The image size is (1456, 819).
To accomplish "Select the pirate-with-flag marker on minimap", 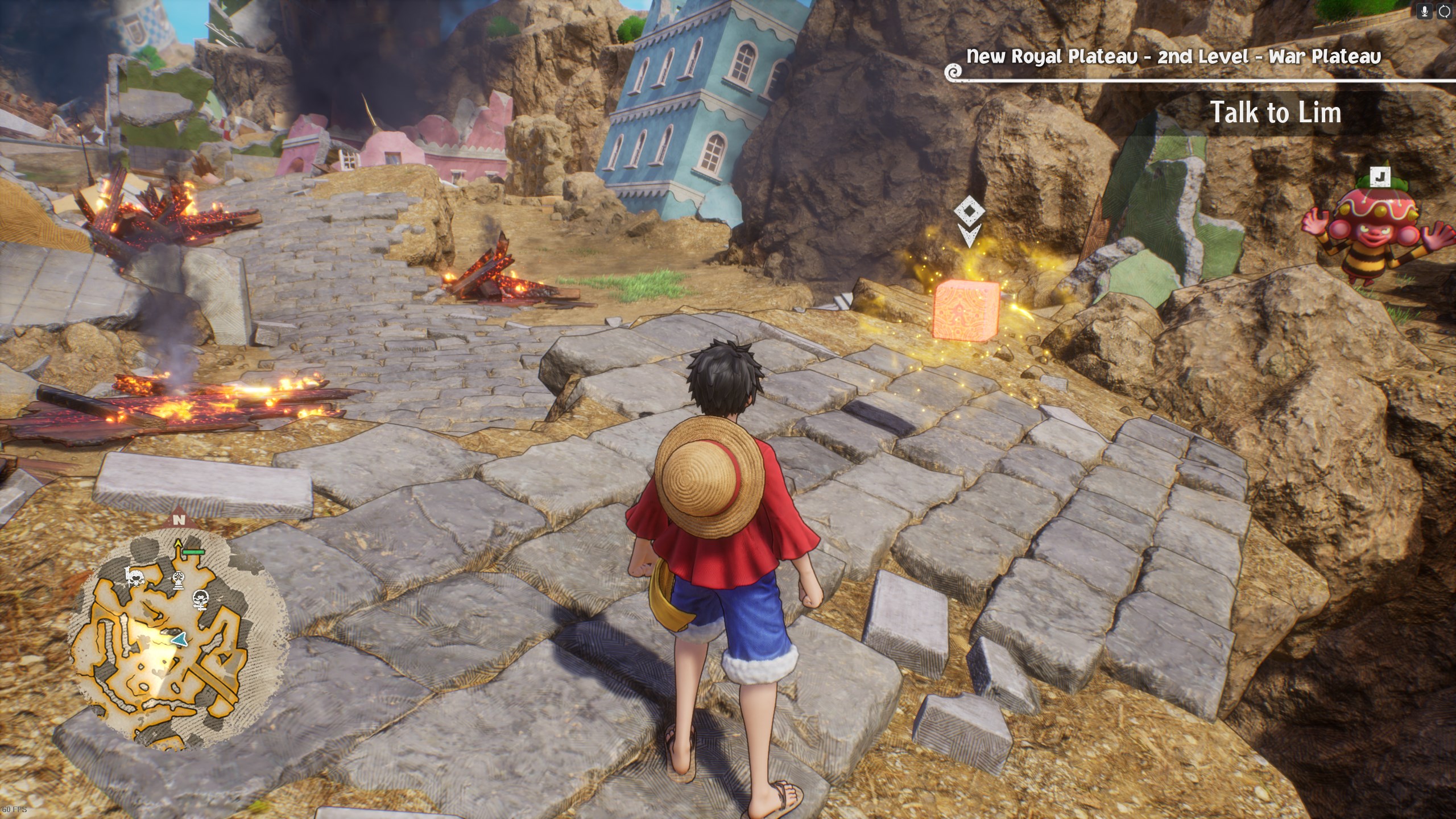I will coord(135,578).
